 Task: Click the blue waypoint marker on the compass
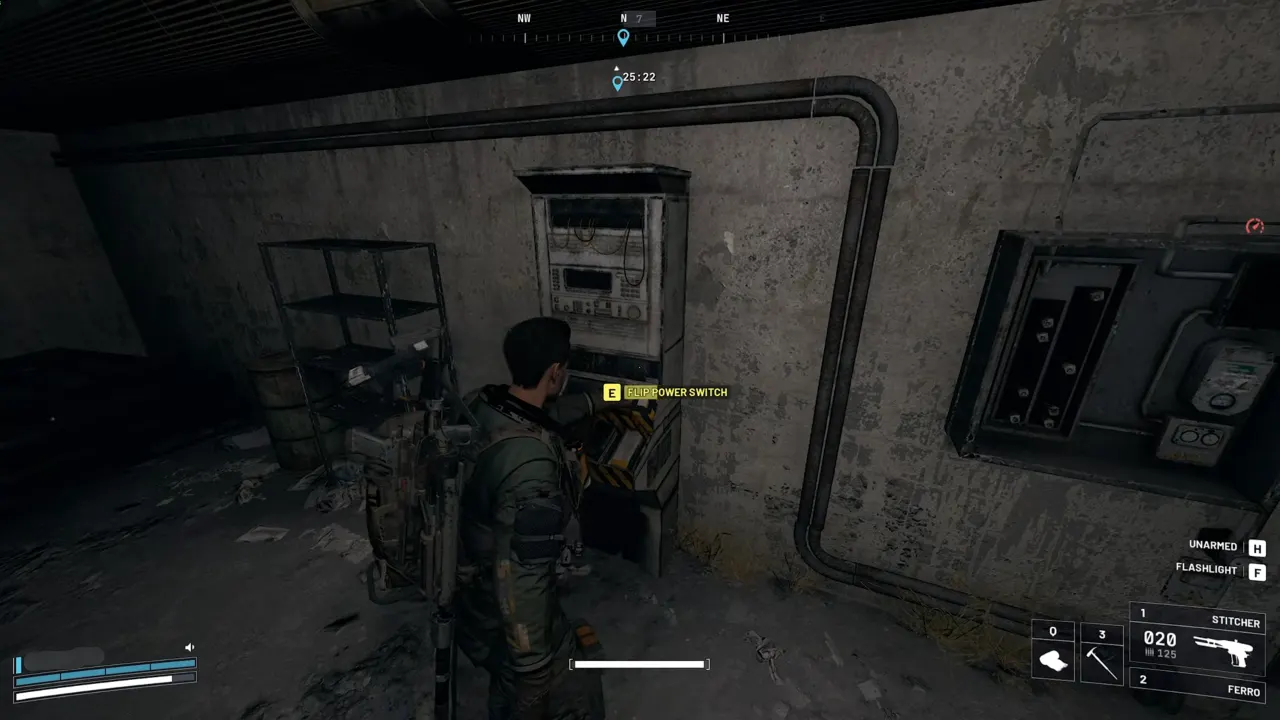623,38
